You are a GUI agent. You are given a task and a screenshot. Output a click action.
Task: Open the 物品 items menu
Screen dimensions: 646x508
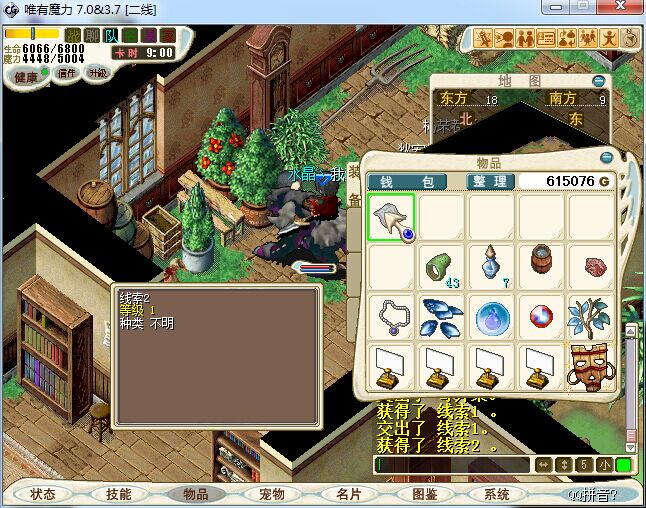click(x=196, y=494)
